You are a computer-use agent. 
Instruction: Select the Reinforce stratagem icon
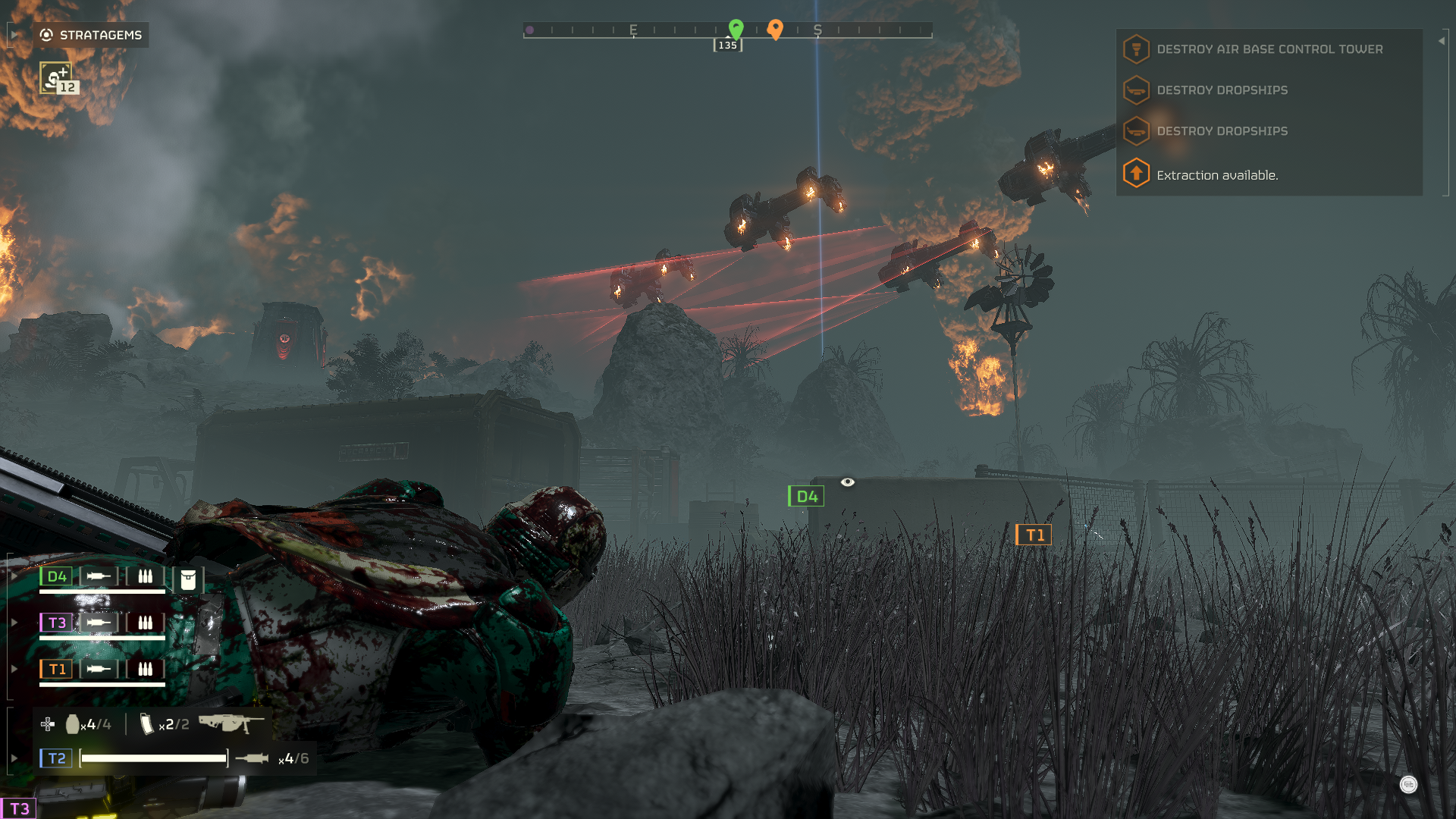pyautogui.click(x=56, y=77)
